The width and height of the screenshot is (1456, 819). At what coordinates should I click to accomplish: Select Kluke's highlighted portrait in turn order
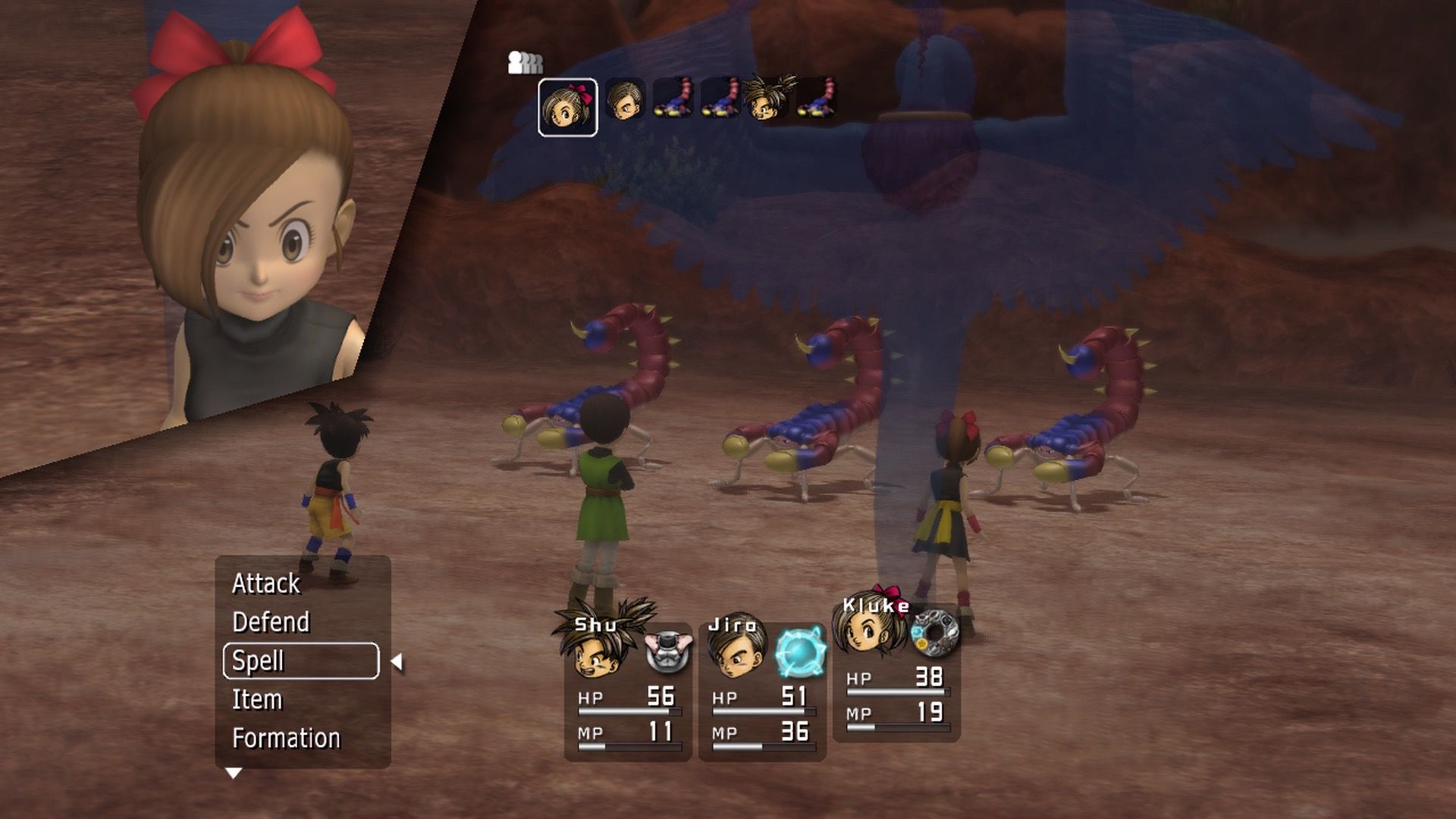tap(567, 107)
